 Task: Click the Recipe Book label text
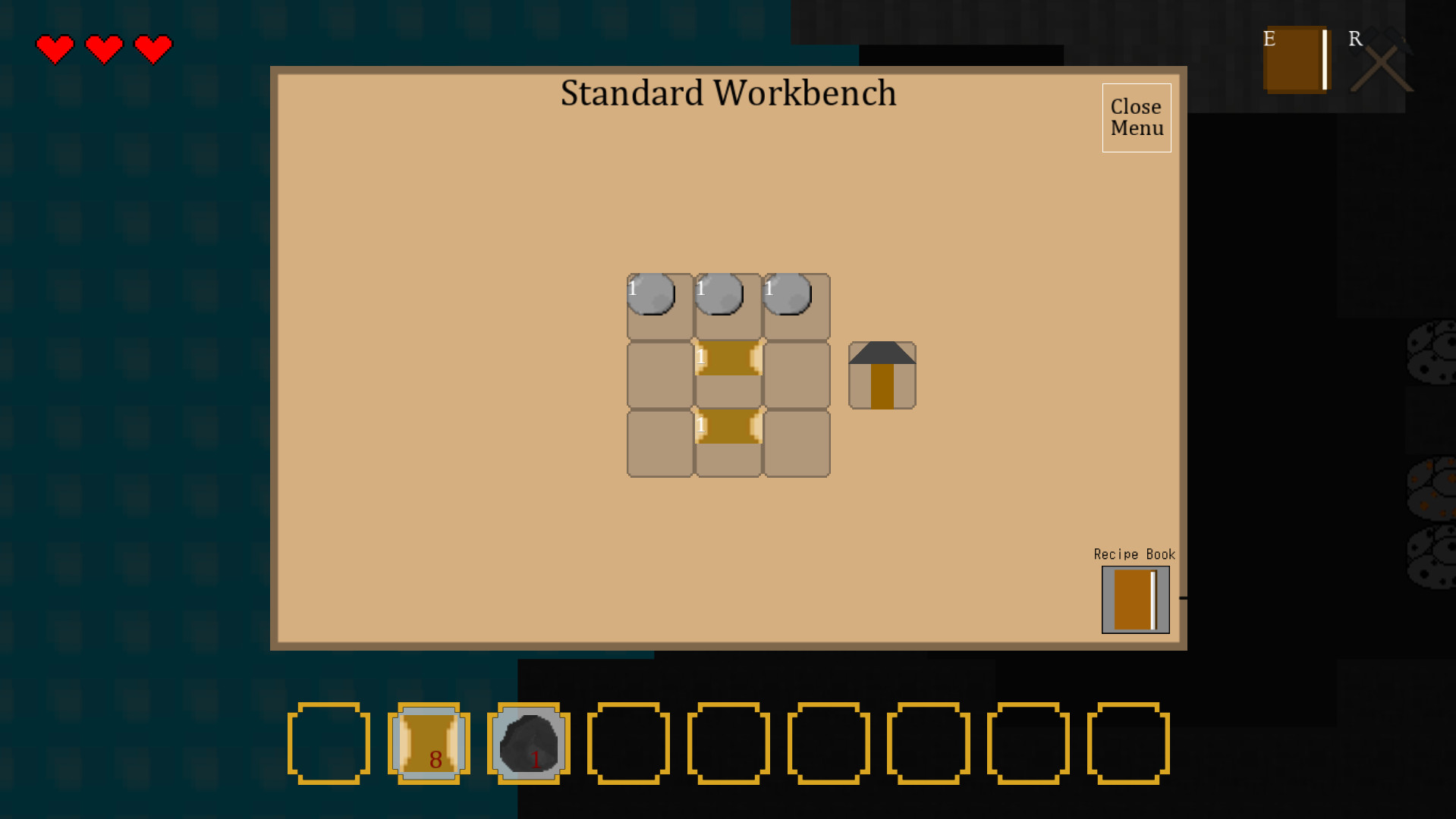point(1133,554)
